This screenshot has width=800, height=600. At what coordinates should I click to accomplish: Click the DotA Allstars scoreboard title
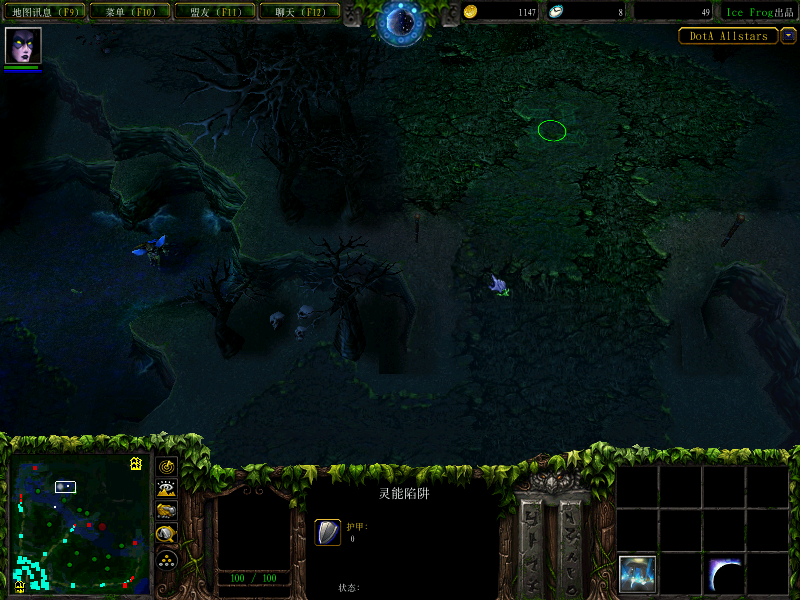coord(727,36)
